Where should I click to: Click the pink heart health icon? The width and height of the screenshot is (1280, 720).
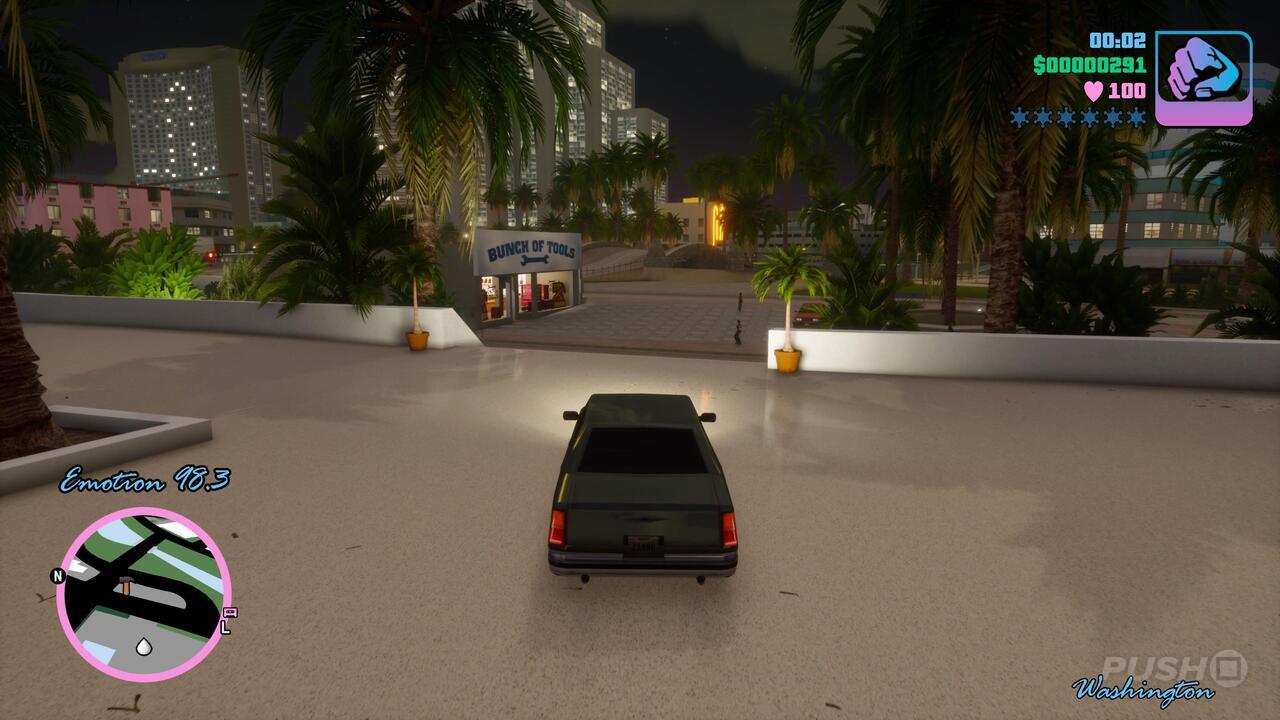click(1092, 91)
